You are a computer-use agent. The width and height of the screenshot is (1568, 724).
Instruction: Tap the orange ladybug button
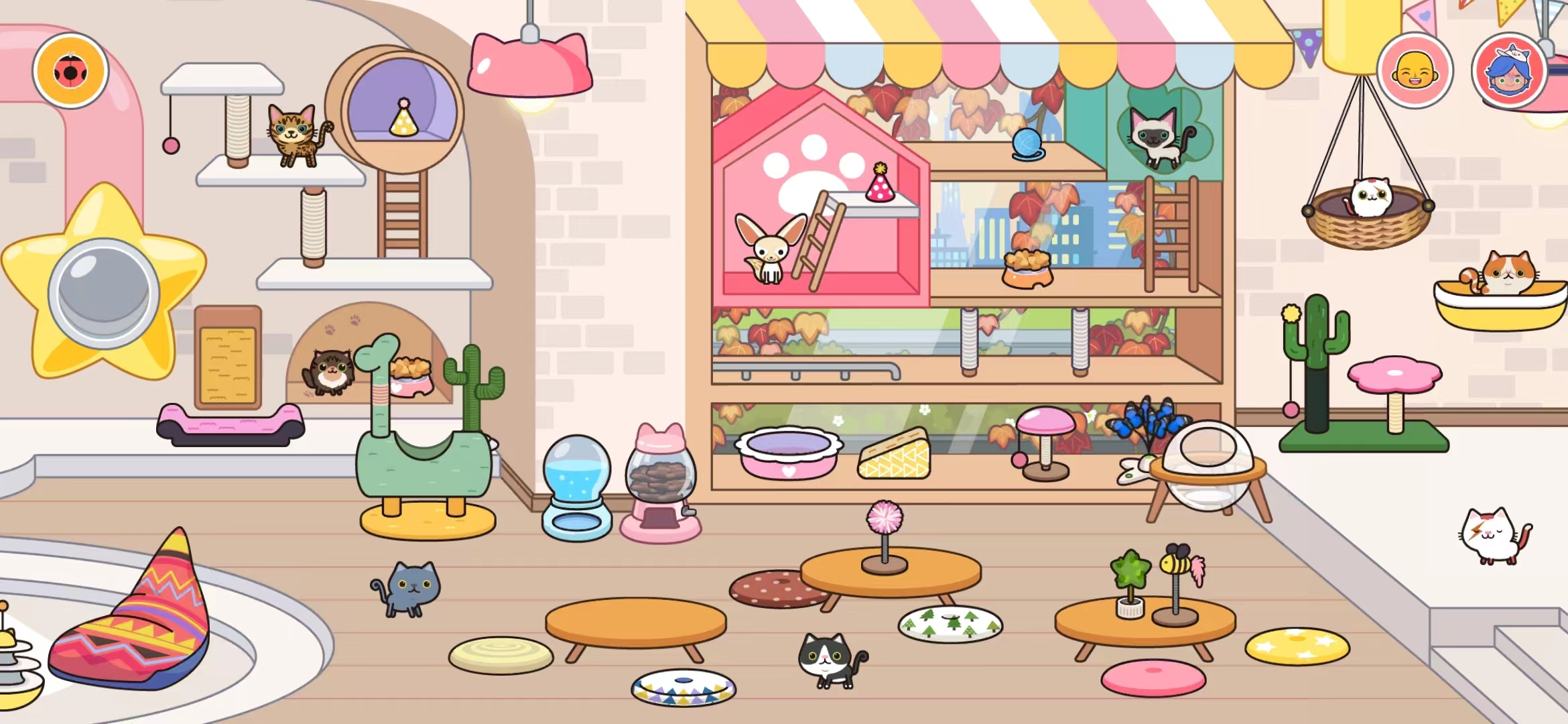tap(70, 70)
